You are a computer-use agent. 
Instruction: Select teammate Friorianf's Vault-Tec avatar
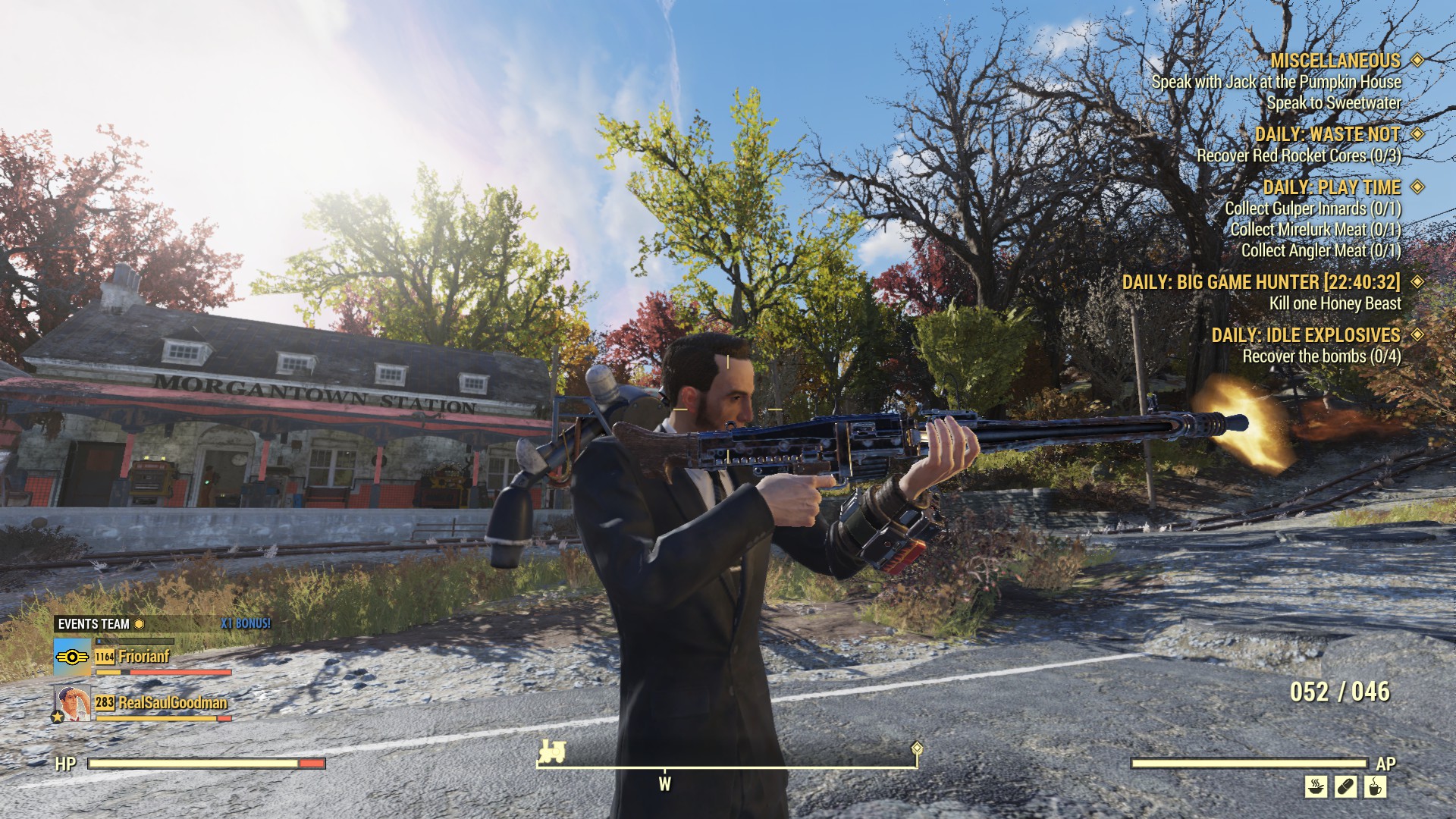point(72,657)
